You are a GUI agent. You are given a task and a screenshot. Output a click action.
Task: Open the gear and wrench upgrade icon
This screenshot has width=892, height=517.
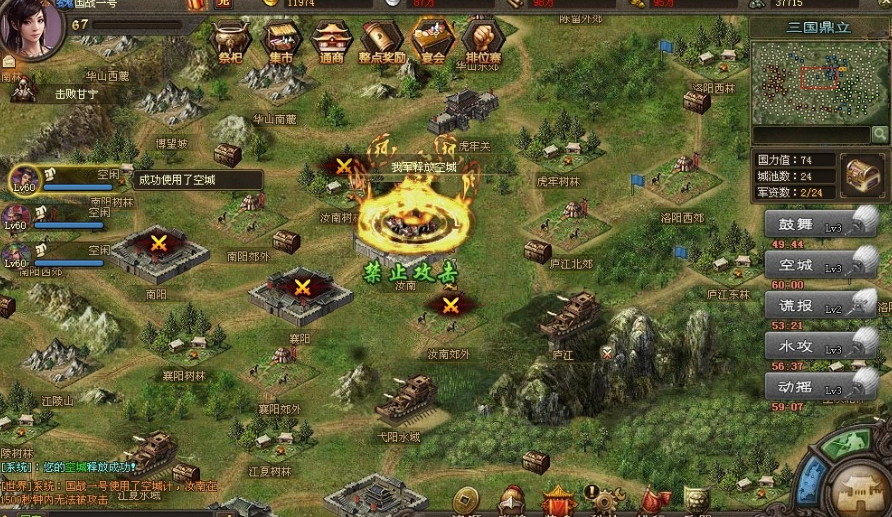tap(603, 498)
